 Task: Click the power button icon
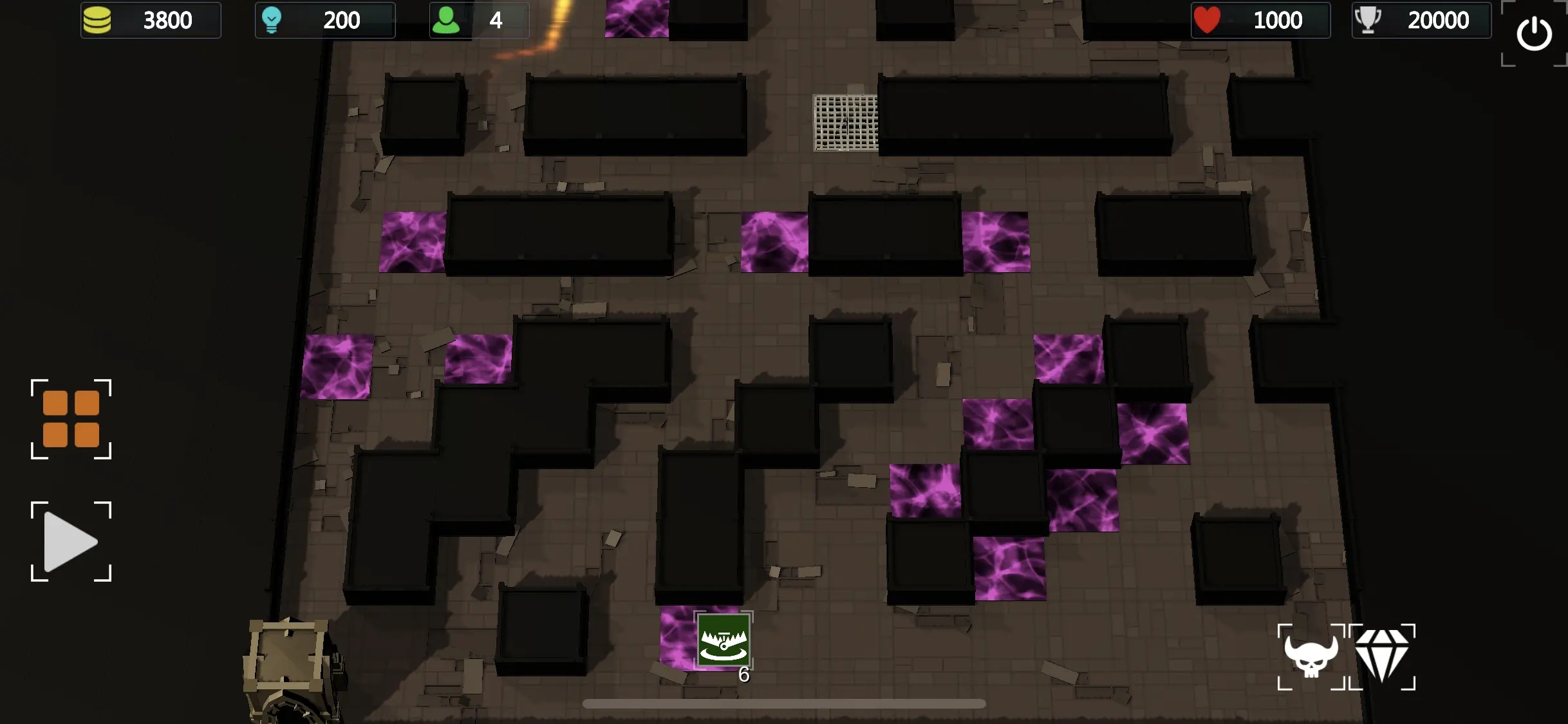pyautogui.click(x=1534, y=33)
